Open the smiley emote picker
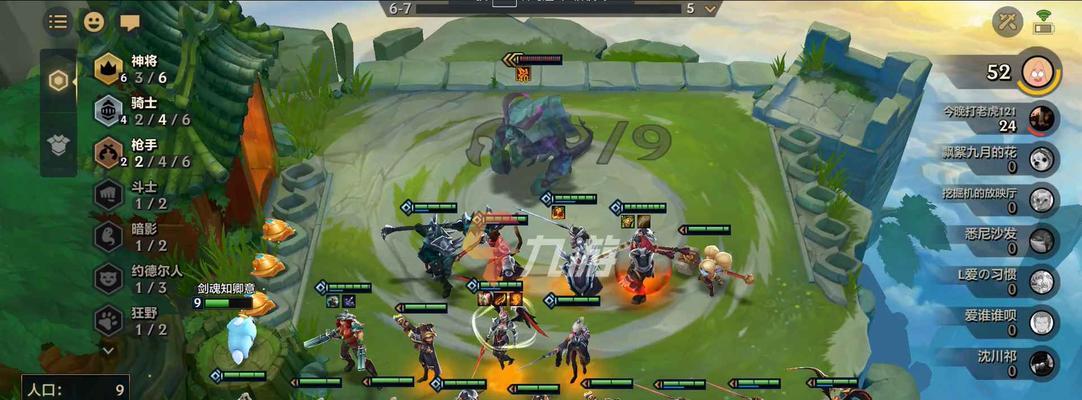 tap(93, 21)
